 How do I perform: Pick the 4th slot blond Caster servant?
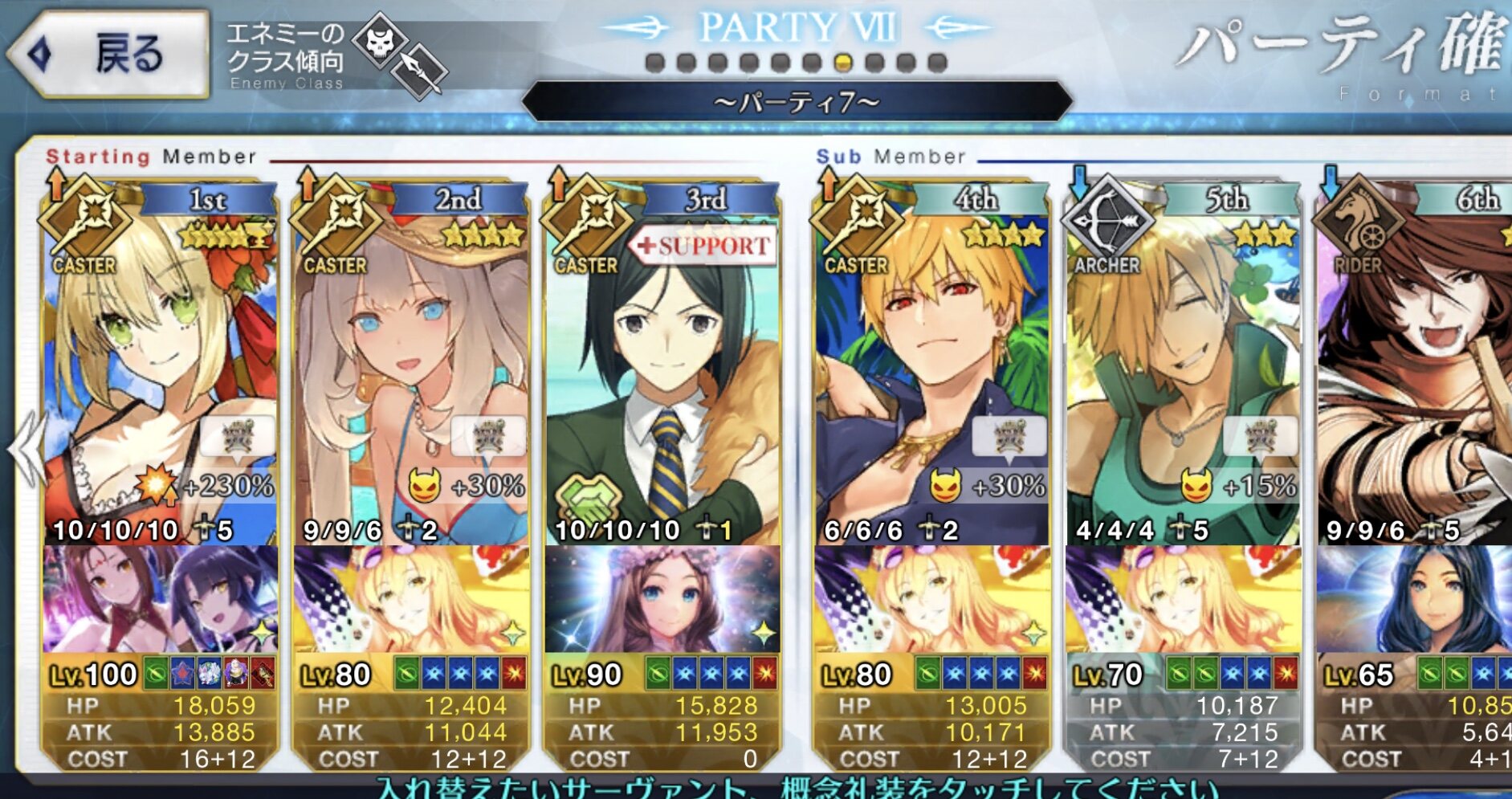pyautogui.click(x=931, y=361)
